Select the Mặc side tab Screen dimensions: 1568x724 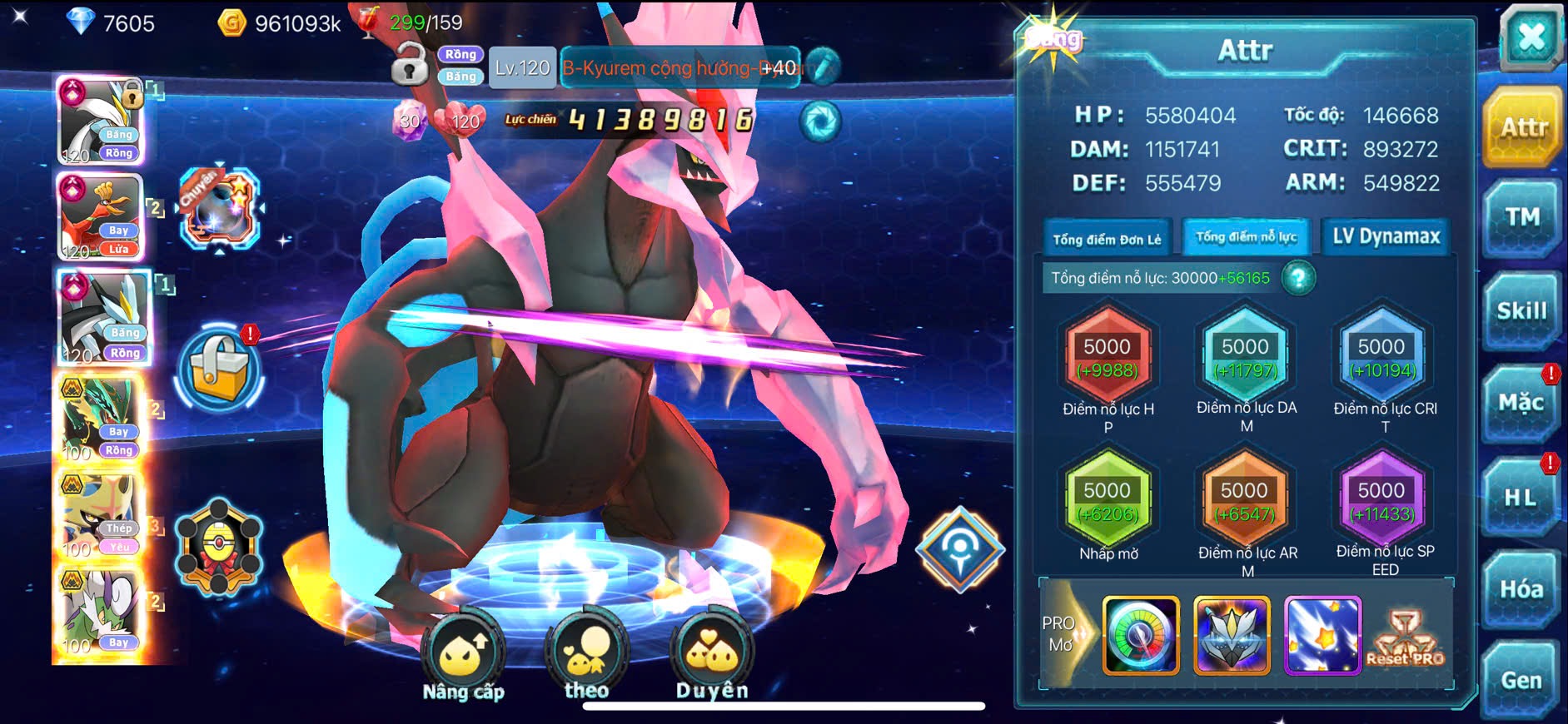click(1521, 404)
